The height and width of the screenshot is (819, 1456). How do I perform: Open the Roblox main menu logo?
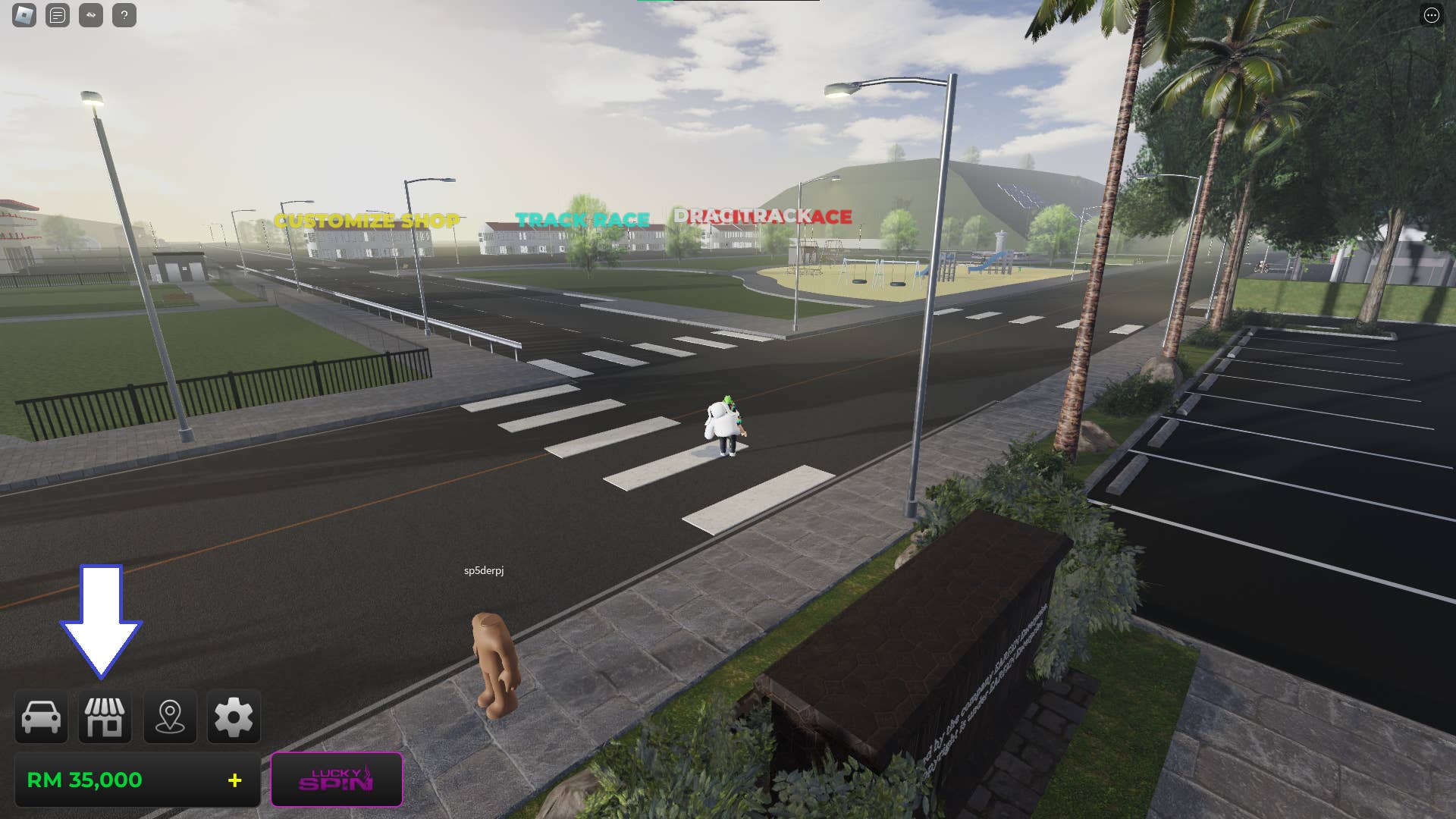24,15
